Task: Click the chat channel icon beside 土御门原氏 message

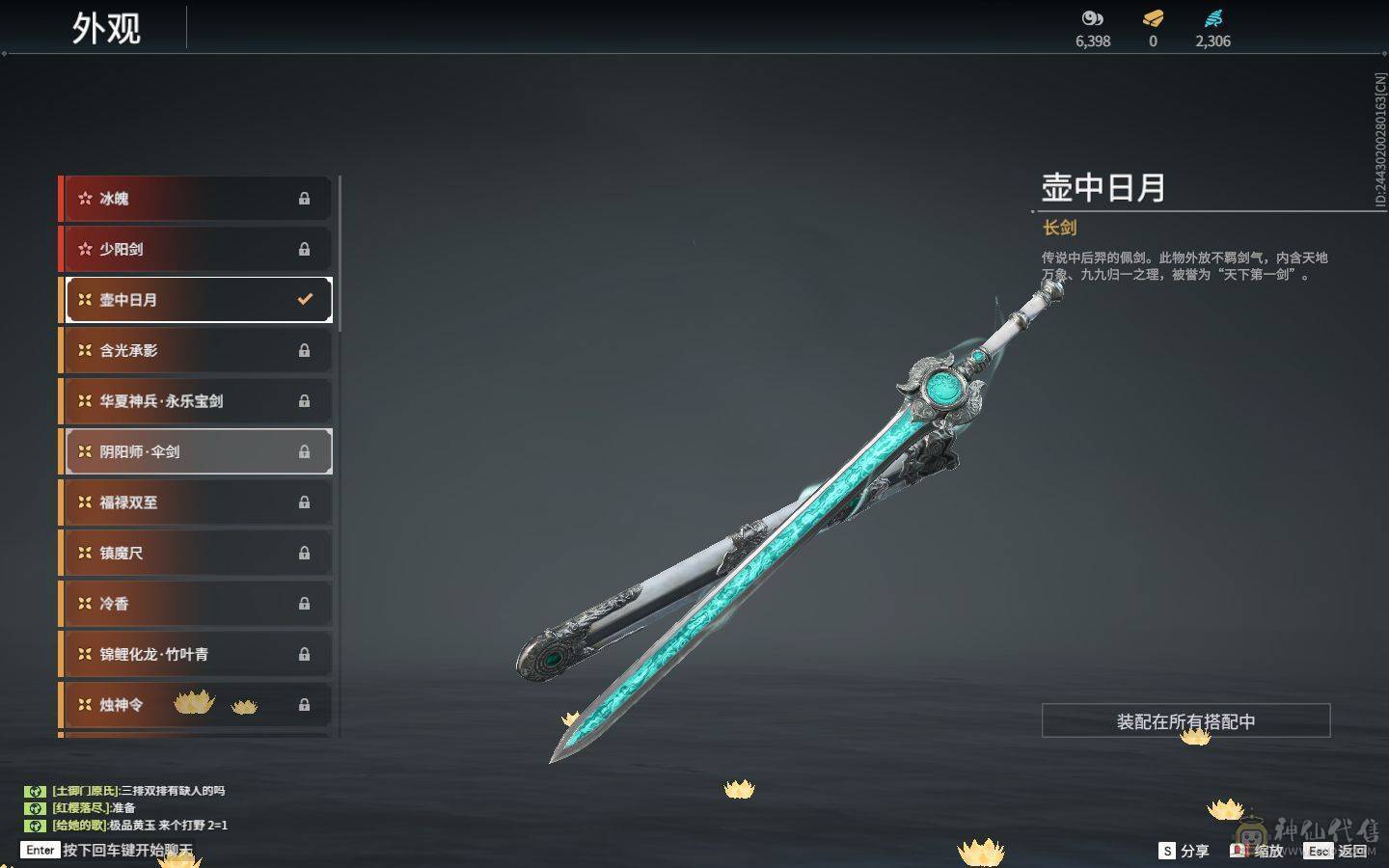Action: 36,790
